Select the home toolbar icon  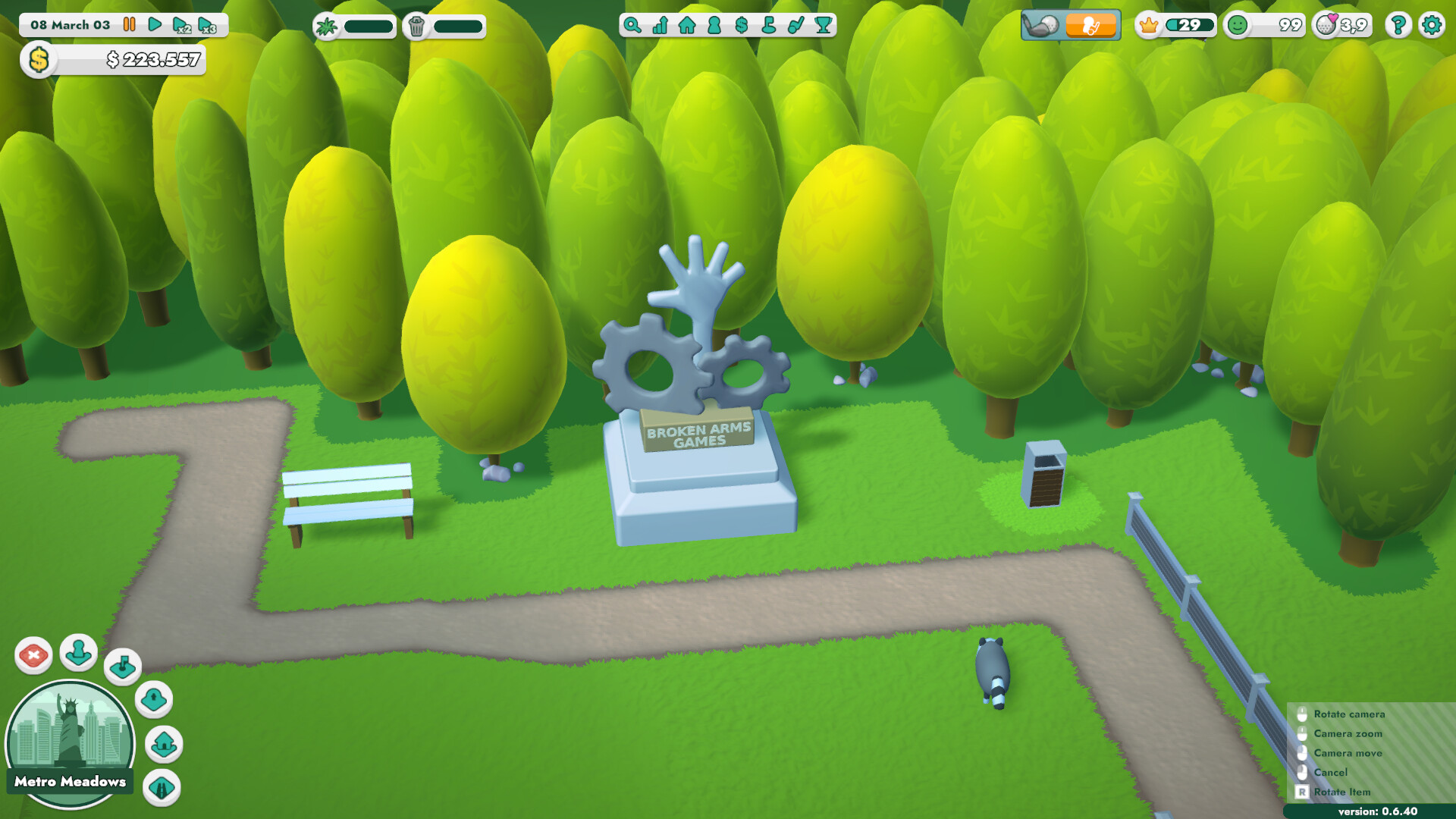click(686, 25)
